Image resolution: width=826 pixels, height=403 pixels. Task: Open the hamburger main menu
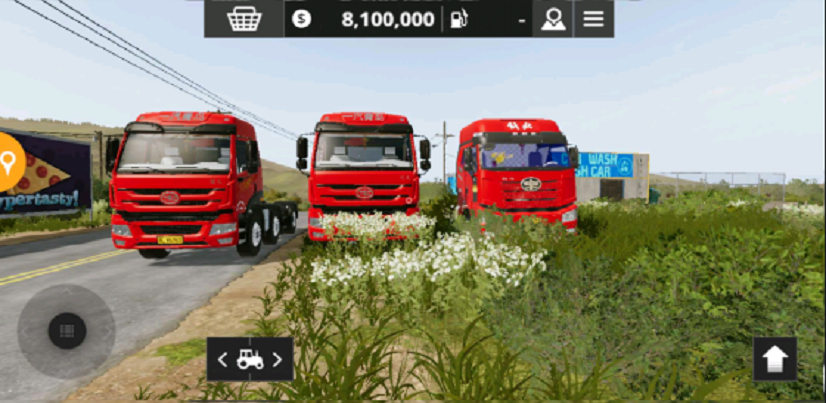[594, 19]
